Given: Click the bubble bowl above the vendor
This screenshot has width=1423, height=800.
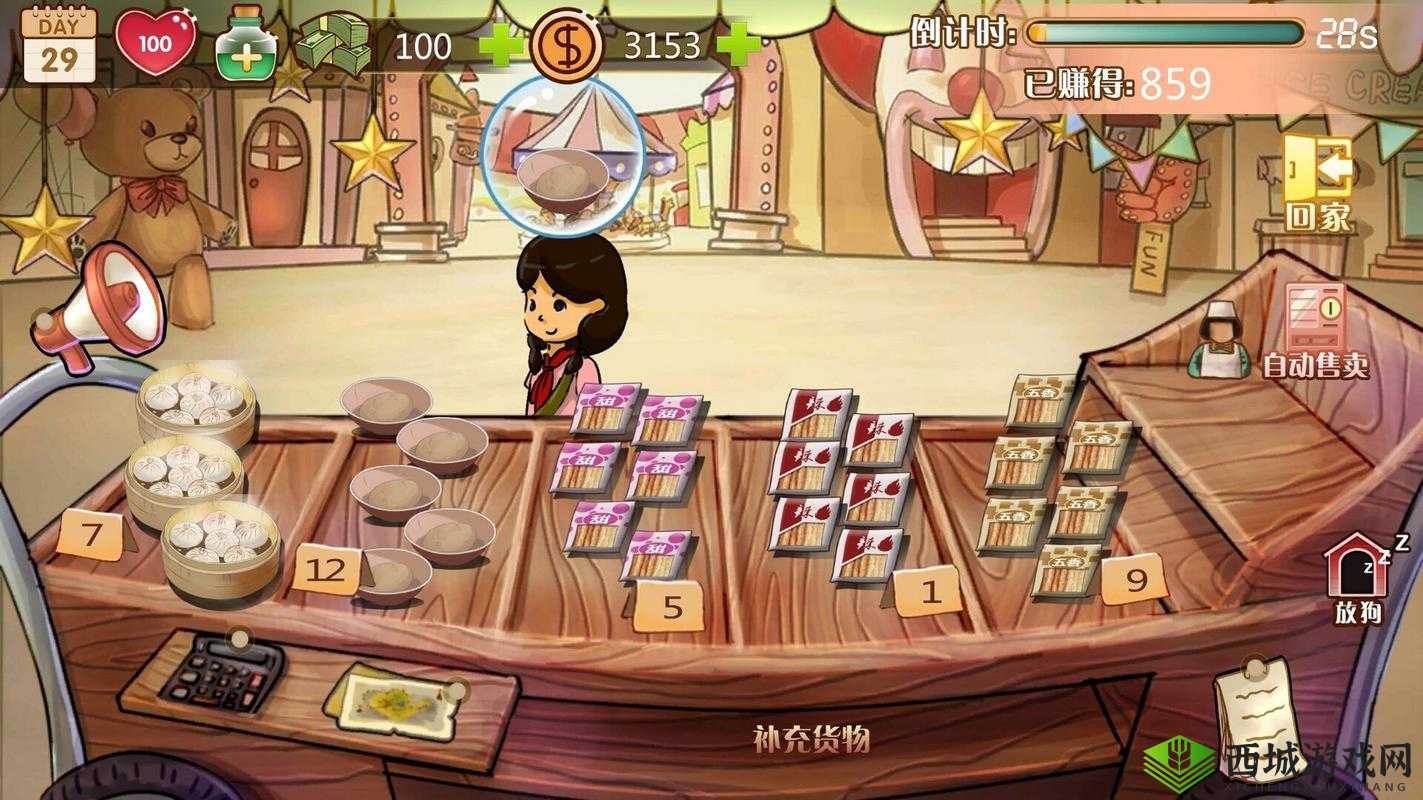Looking at the screenshot, I should tap(564, 163).
